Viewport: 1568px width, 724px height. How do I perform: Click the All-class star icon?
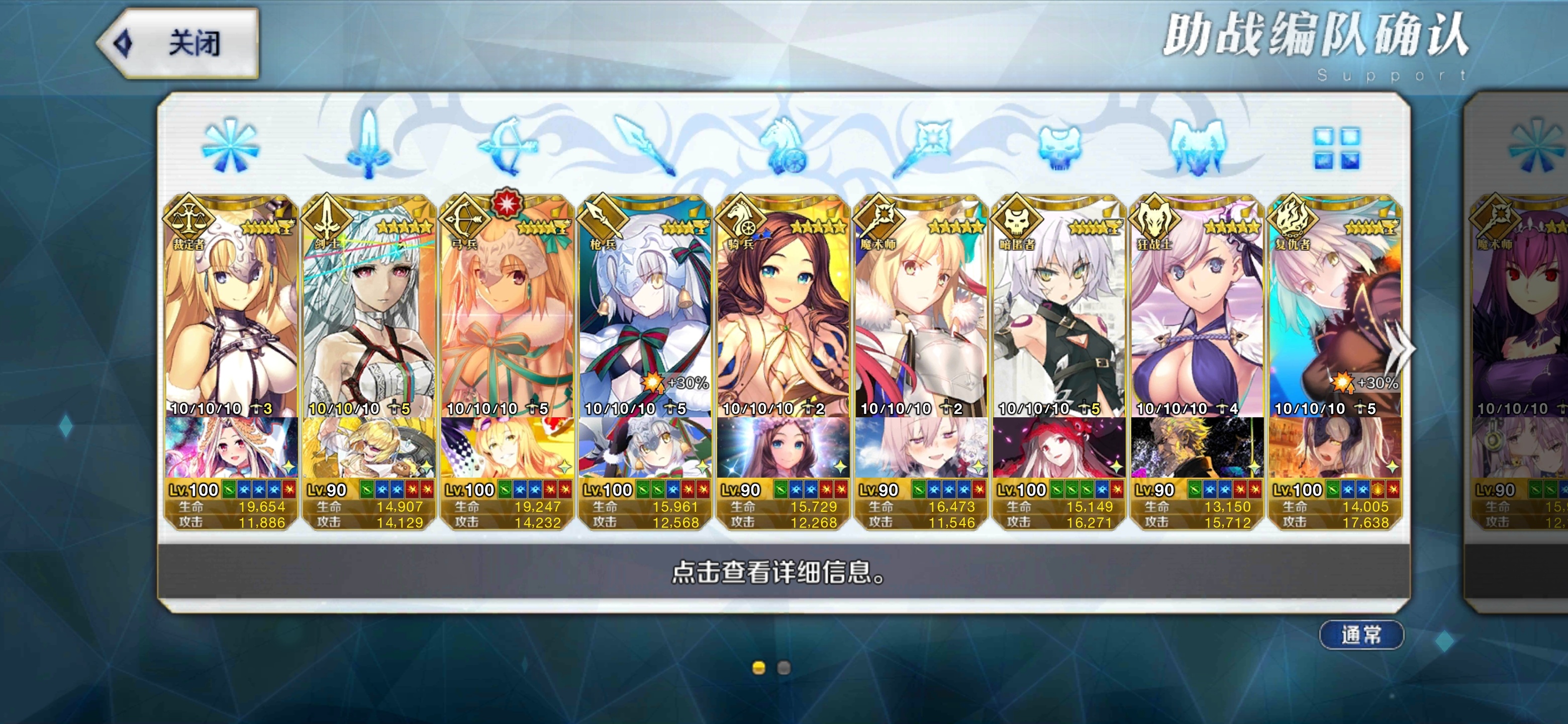click(230, 147)
